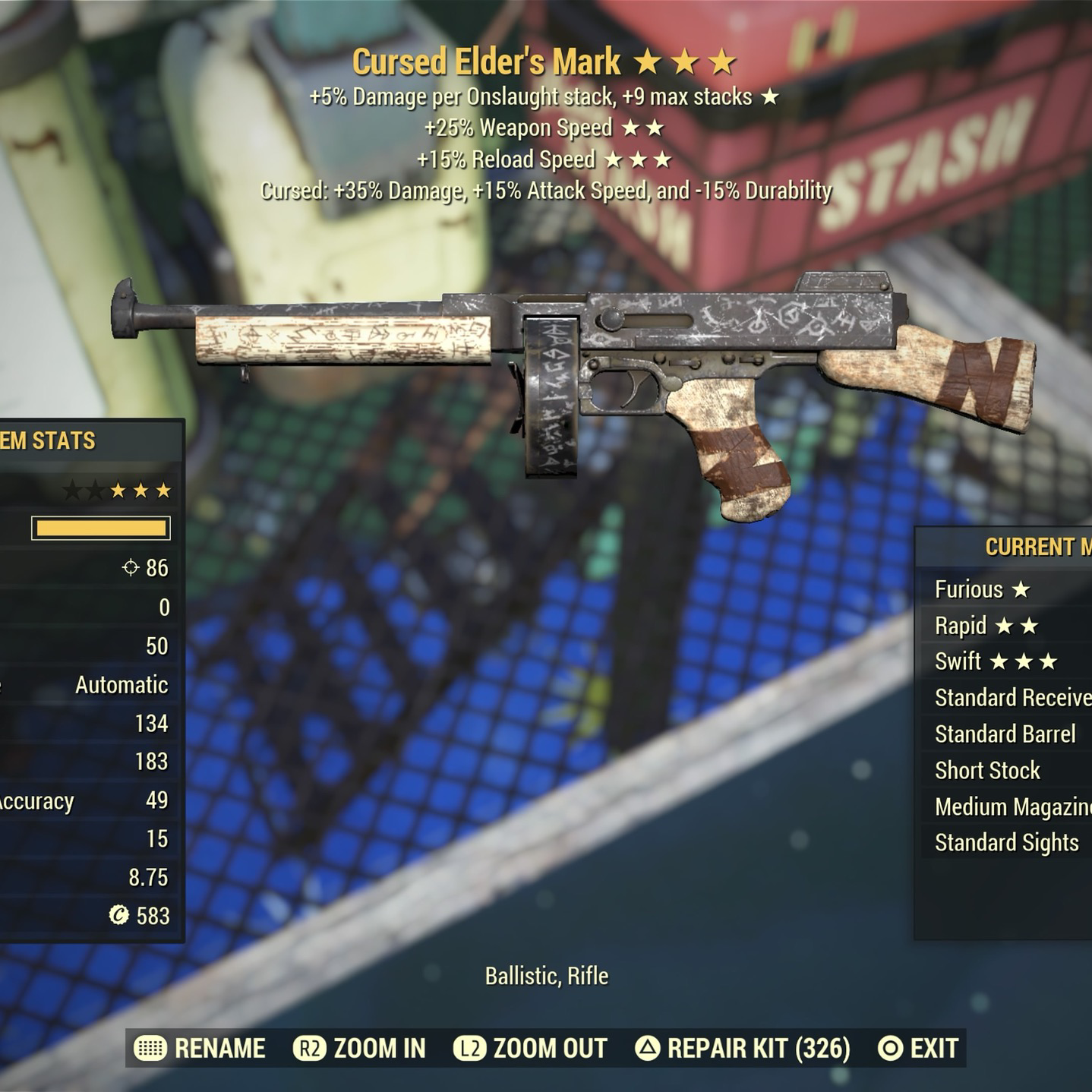Select the Standard Receiver mod

click(x=1012, y=698)
